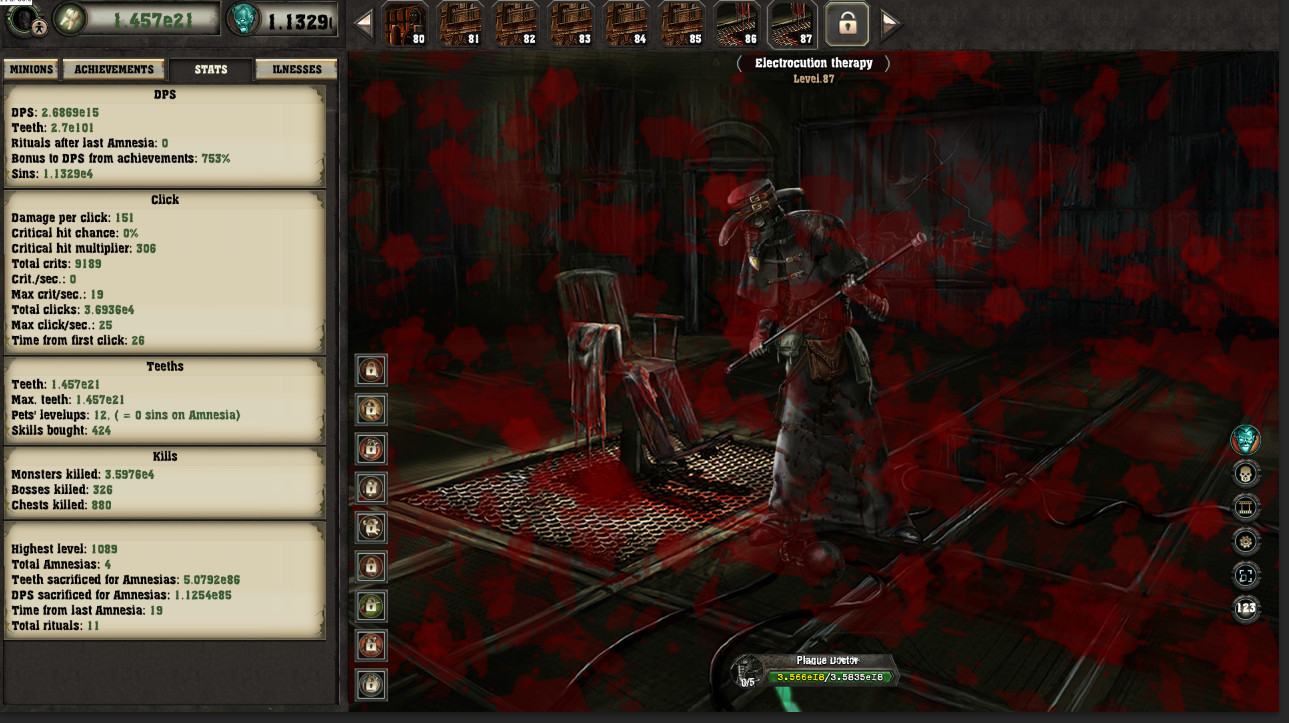Viewport: 1289px width, 723px height.
Task: Click the locked next-level padlock tile
Action: point(847,24)
